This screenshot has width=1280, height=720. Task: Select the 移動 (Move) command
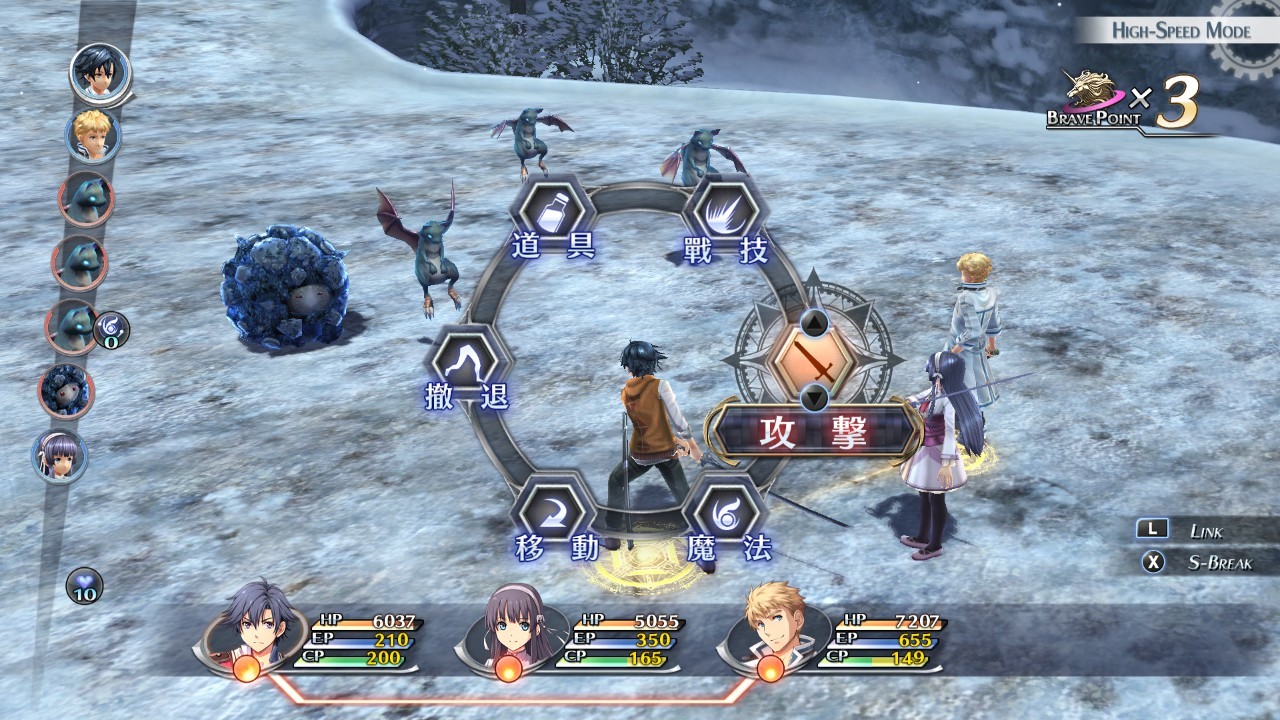tap(553, 513)
